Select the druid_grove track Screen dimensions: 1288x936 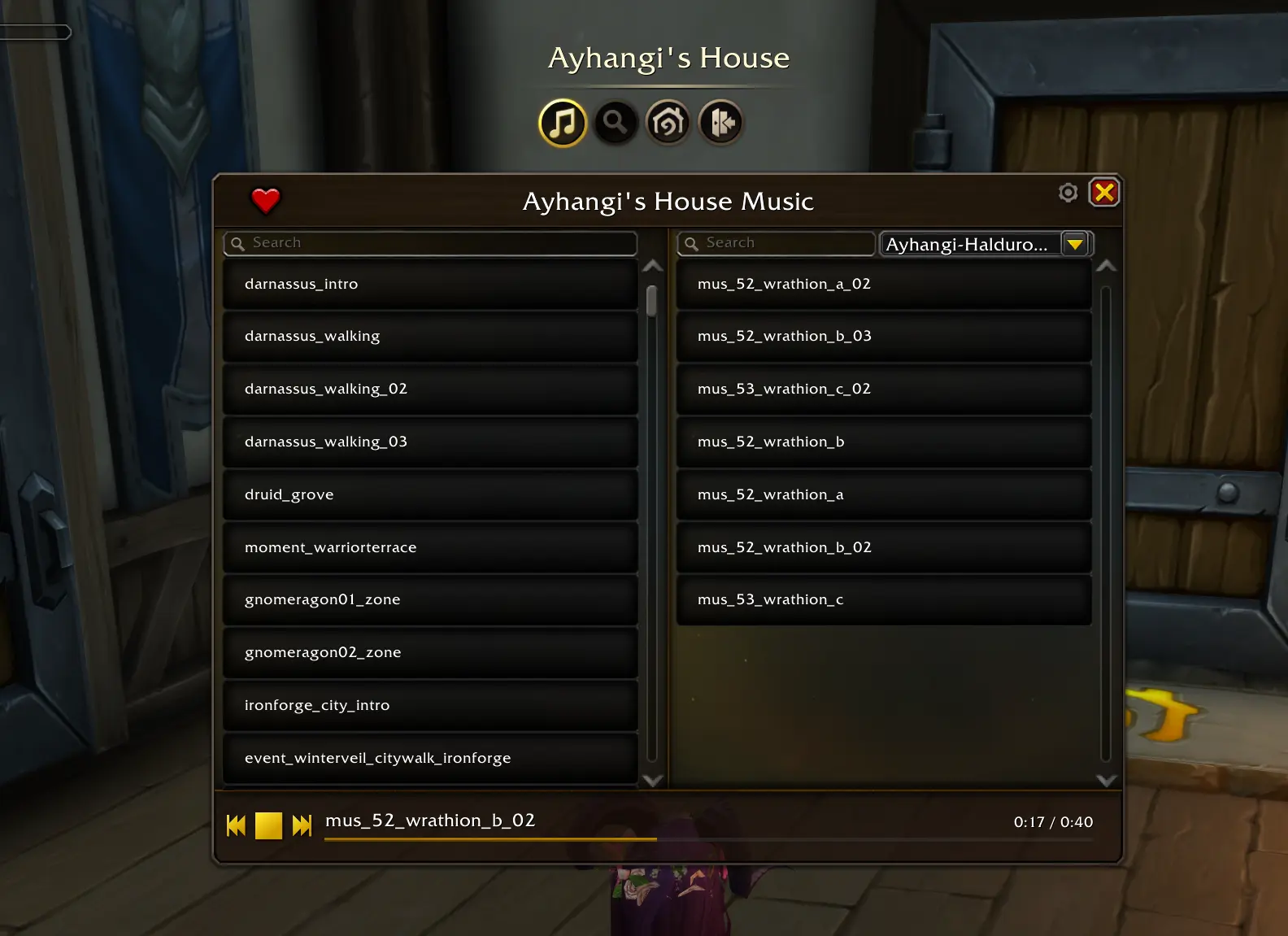[430, 494]
